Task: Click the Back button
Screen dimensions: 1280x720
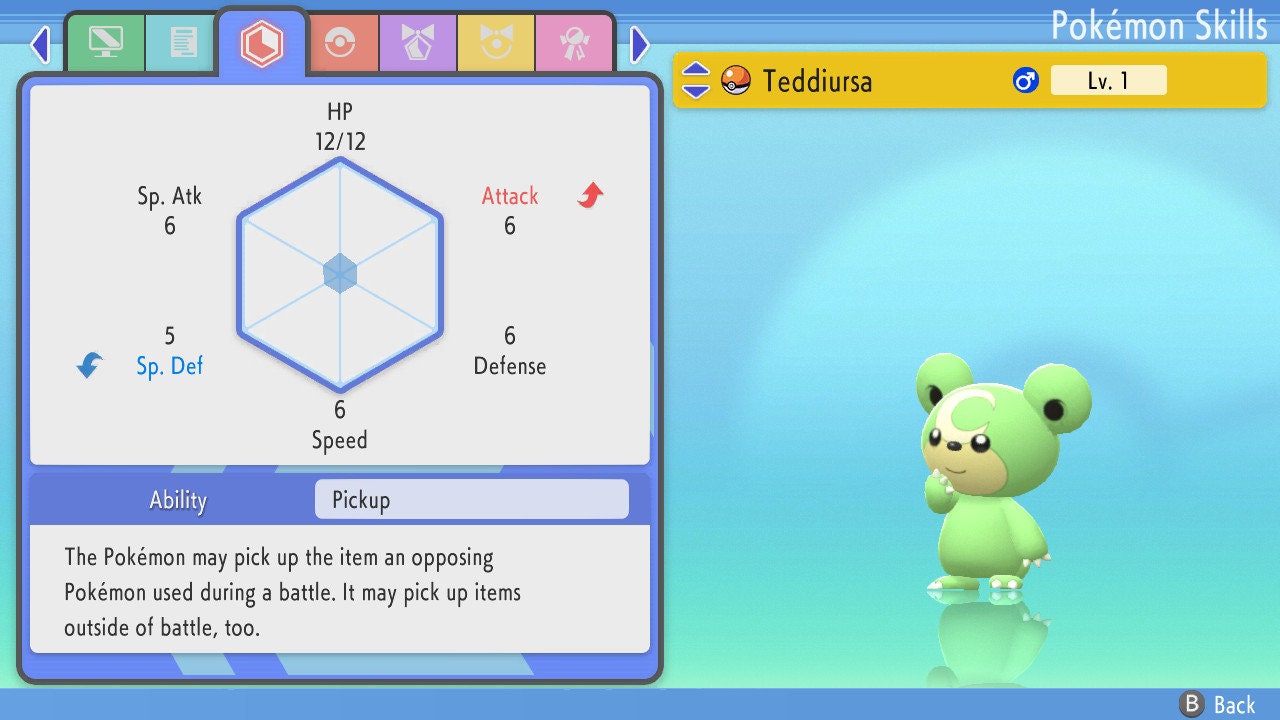Action: [x=1218, y=705]
